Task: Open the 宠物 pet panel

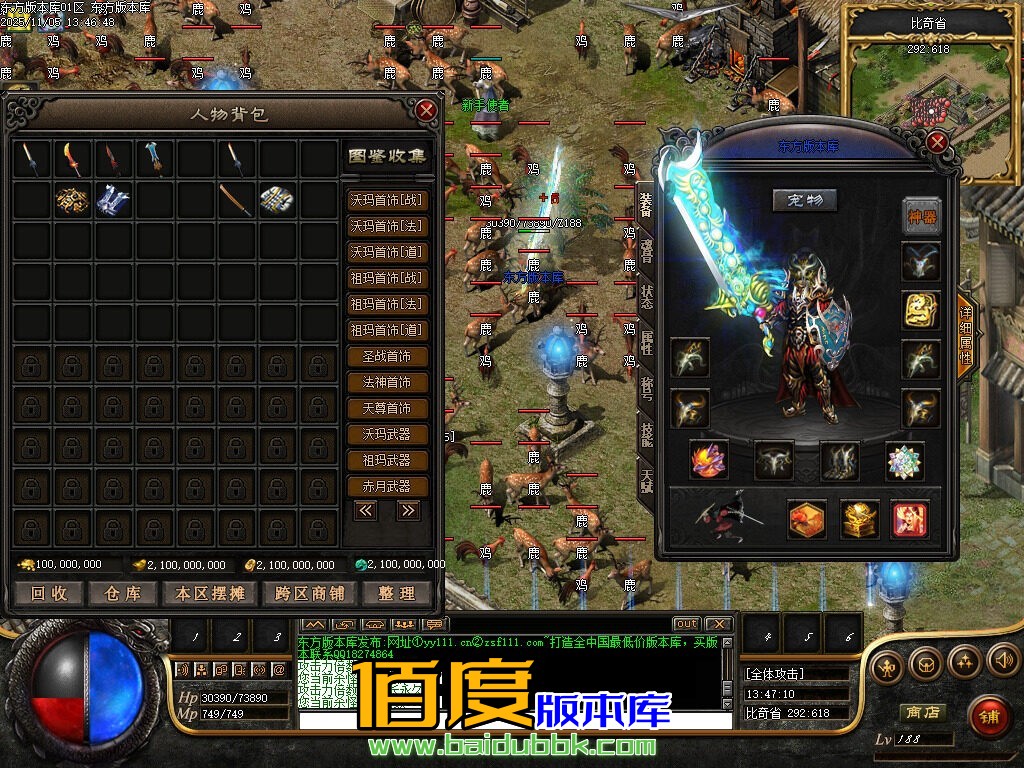Action: [805, 200]
